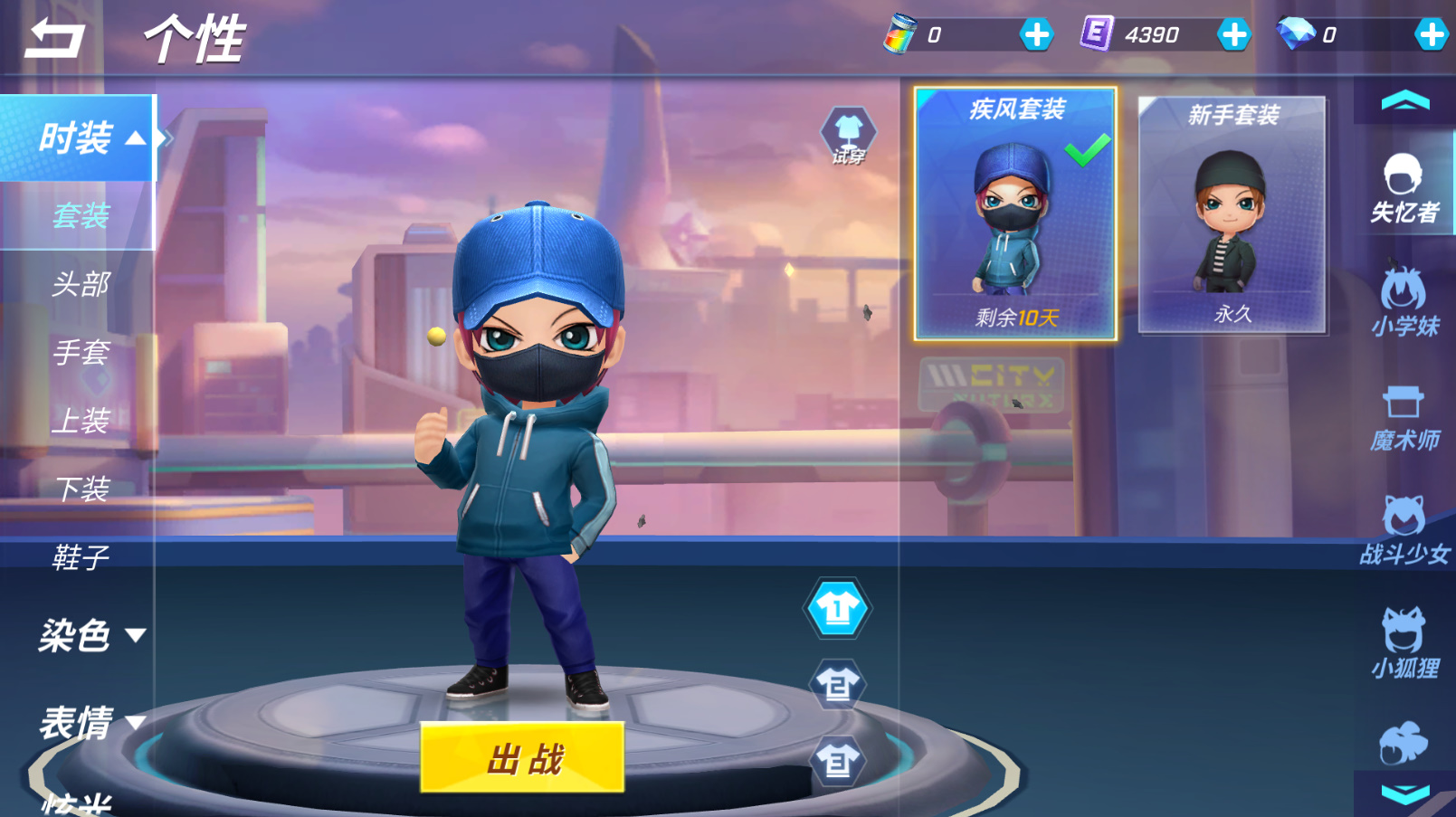
Task: Choose the 战斗少女 character
Action: click(1404, 532)
